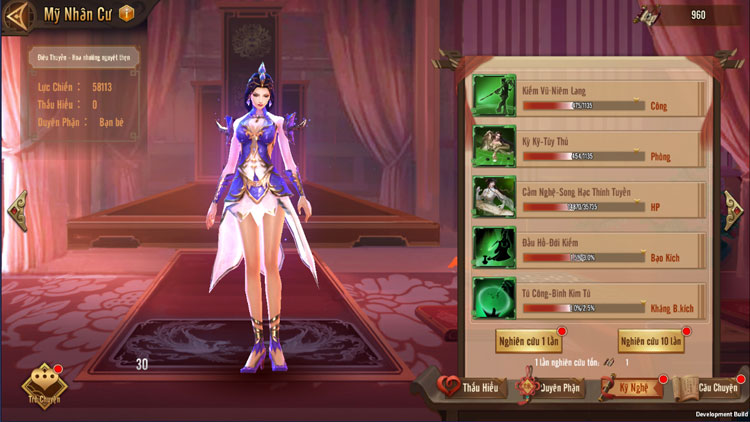Click Nghiên cứu 10 lần button
This screenshot has height=422, width=750.
pos(651,341)
